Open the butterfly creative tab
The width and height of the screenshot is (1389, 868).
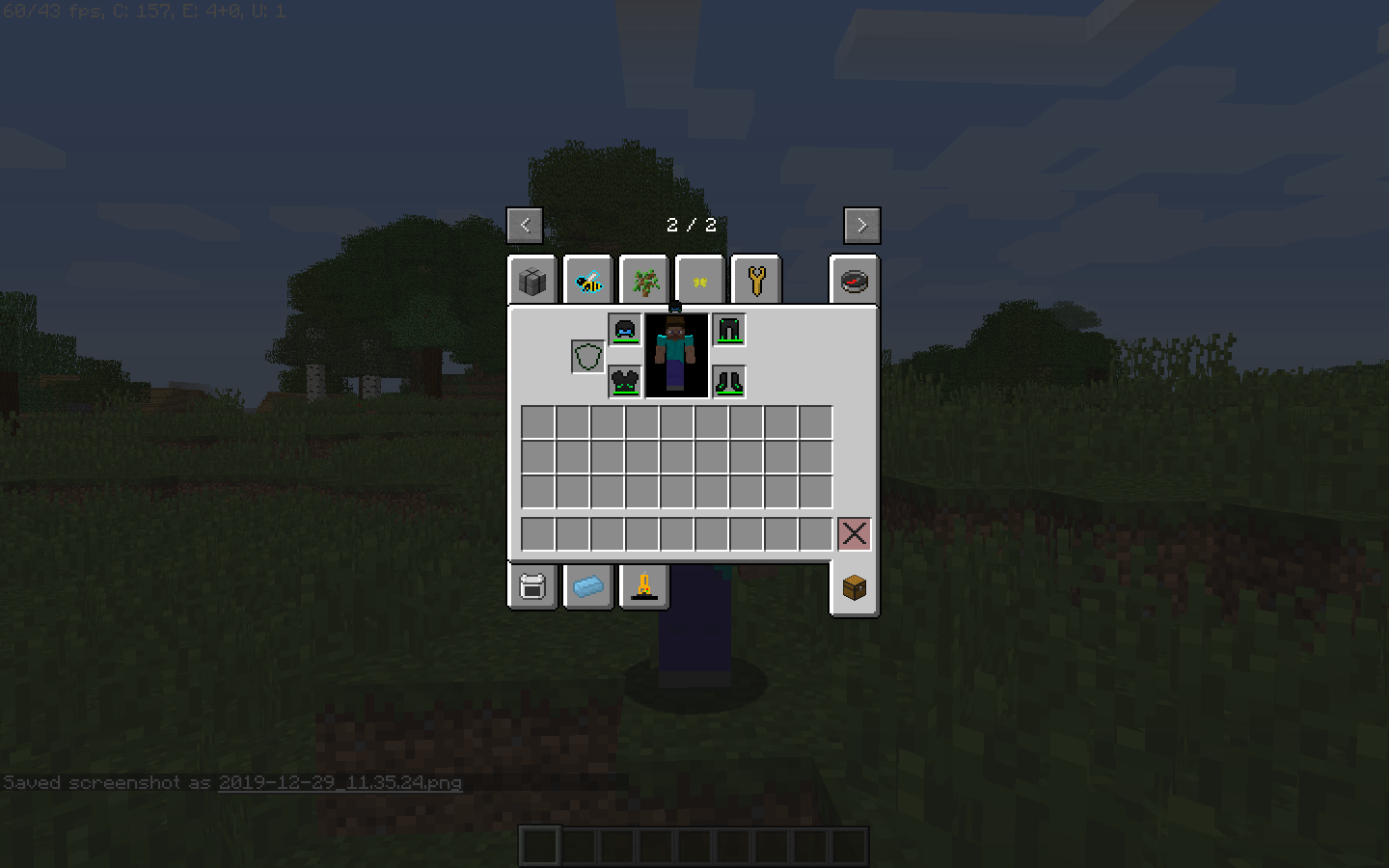pos(699,280)
